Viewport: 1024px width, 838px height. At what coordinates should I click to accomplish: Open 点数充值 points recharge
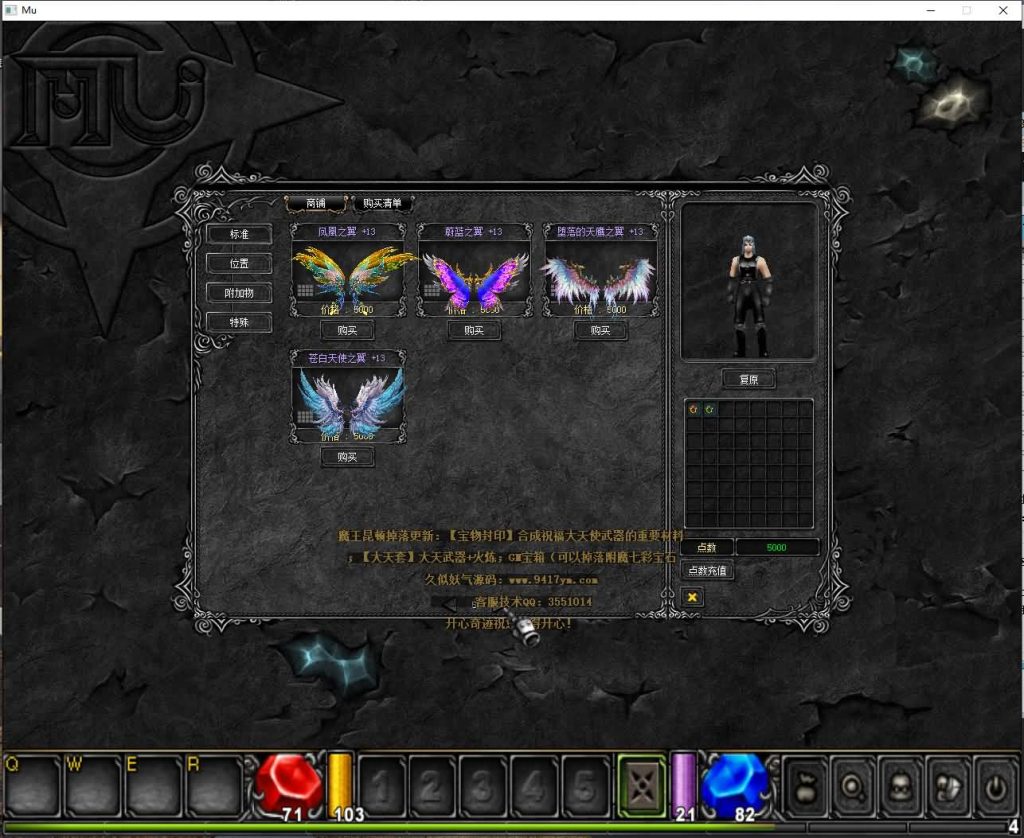708,570
